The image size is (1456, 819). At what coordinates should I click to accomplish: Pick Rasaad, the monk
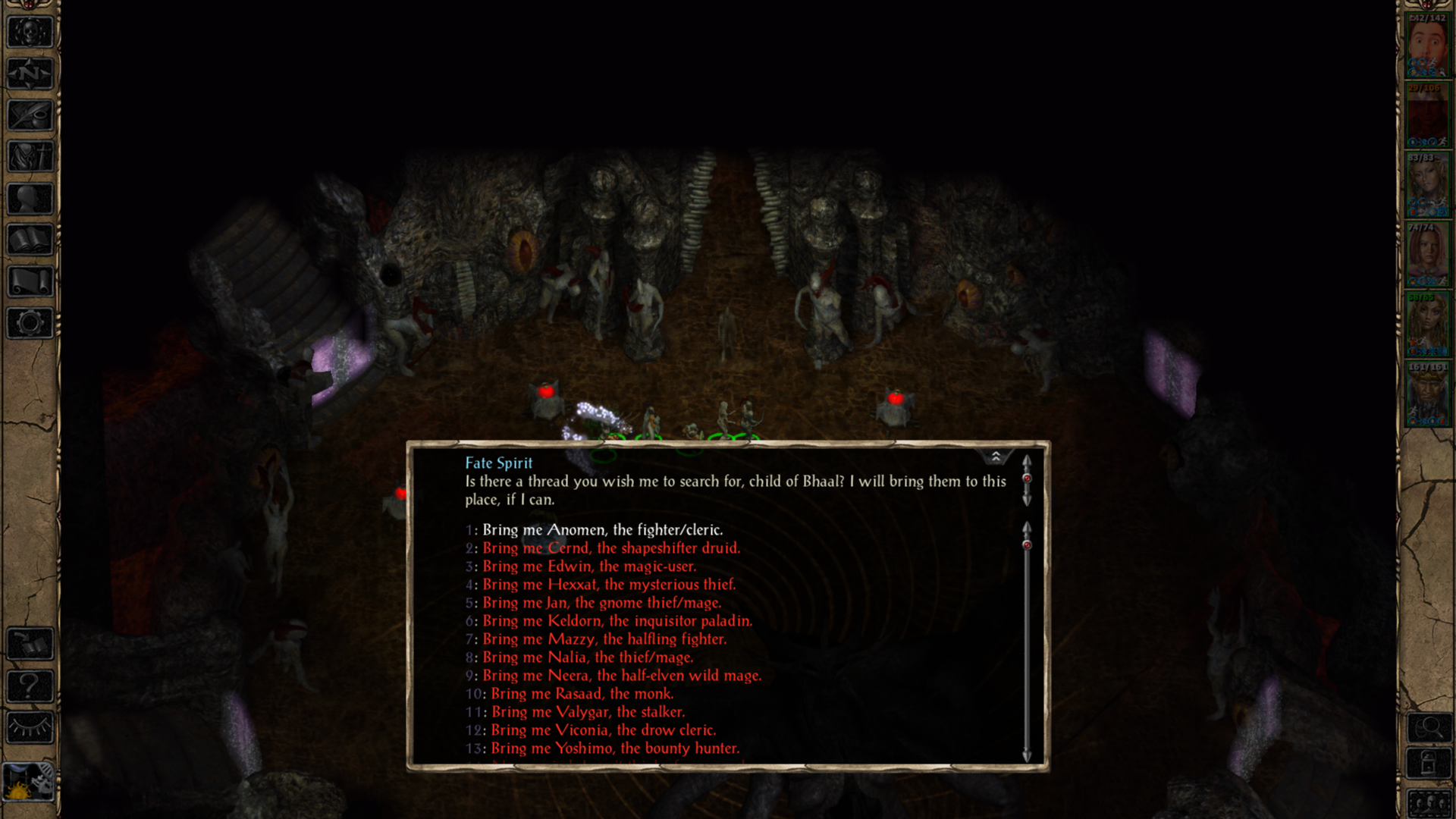coord(582,694)
